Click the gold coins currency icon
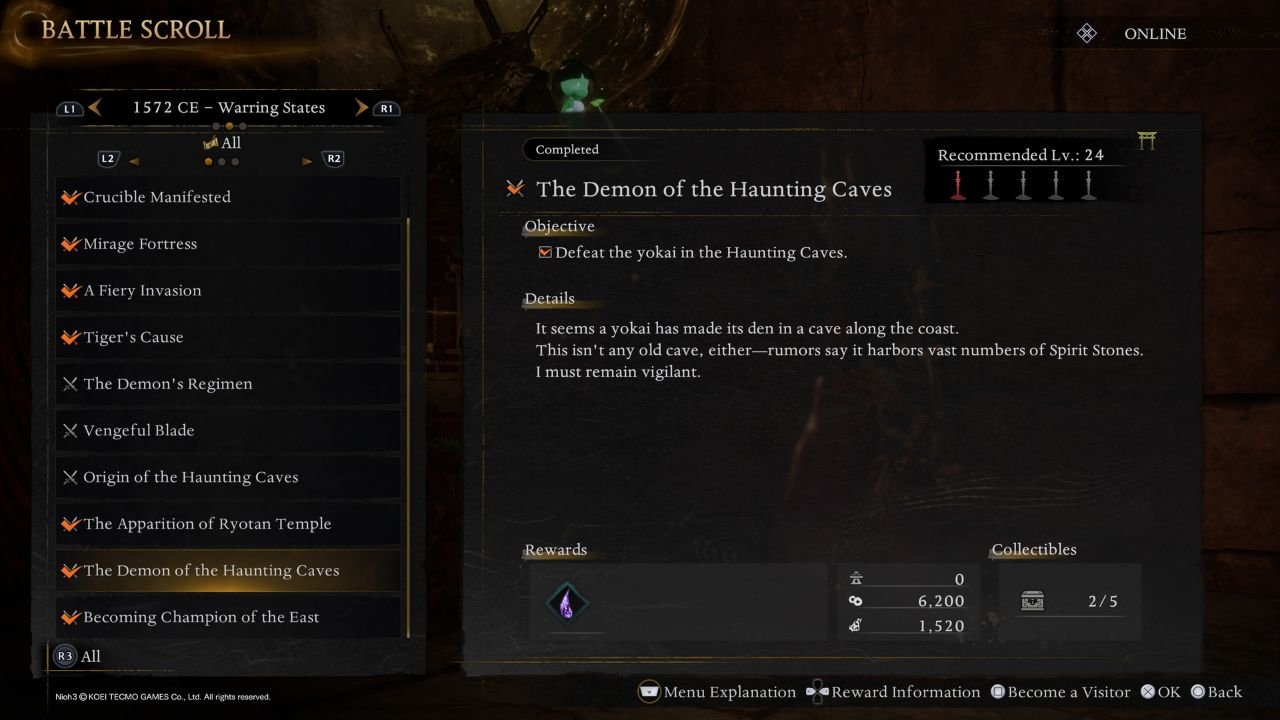 pos(855,601)
